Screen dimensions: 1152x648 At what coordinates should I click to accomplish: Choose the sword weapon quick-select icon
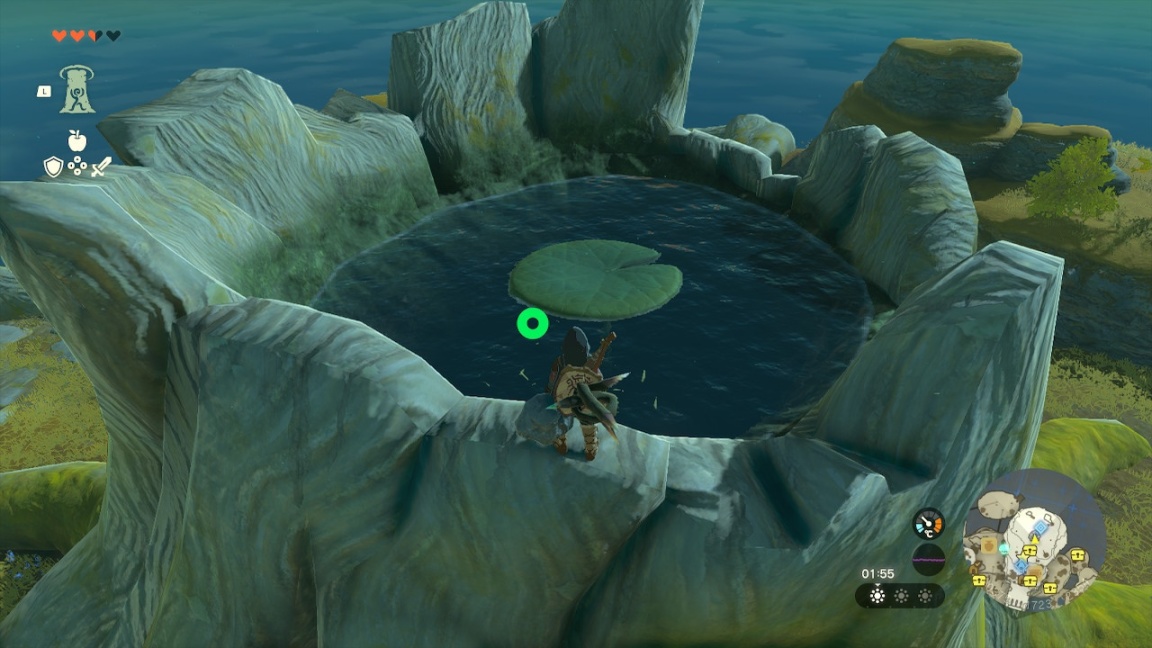pyautogui.click(x=101, y=167)
